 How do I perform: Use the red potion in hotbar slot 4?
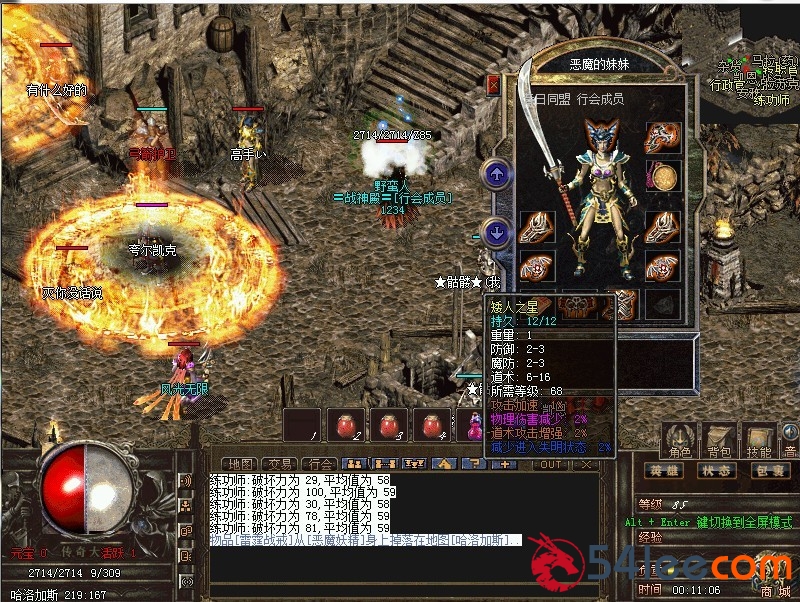432,425
